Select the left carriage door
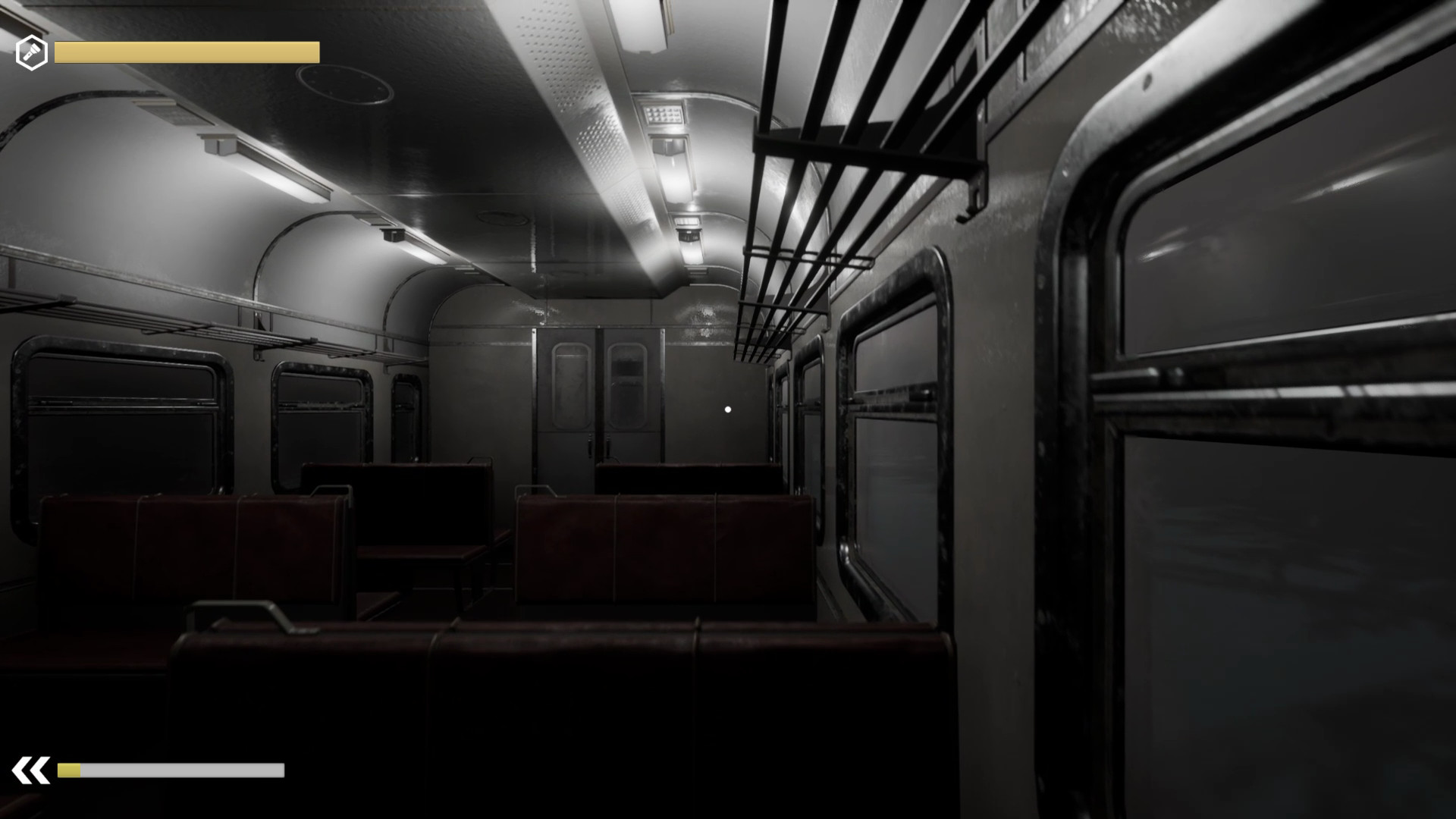 click(565, 394)
